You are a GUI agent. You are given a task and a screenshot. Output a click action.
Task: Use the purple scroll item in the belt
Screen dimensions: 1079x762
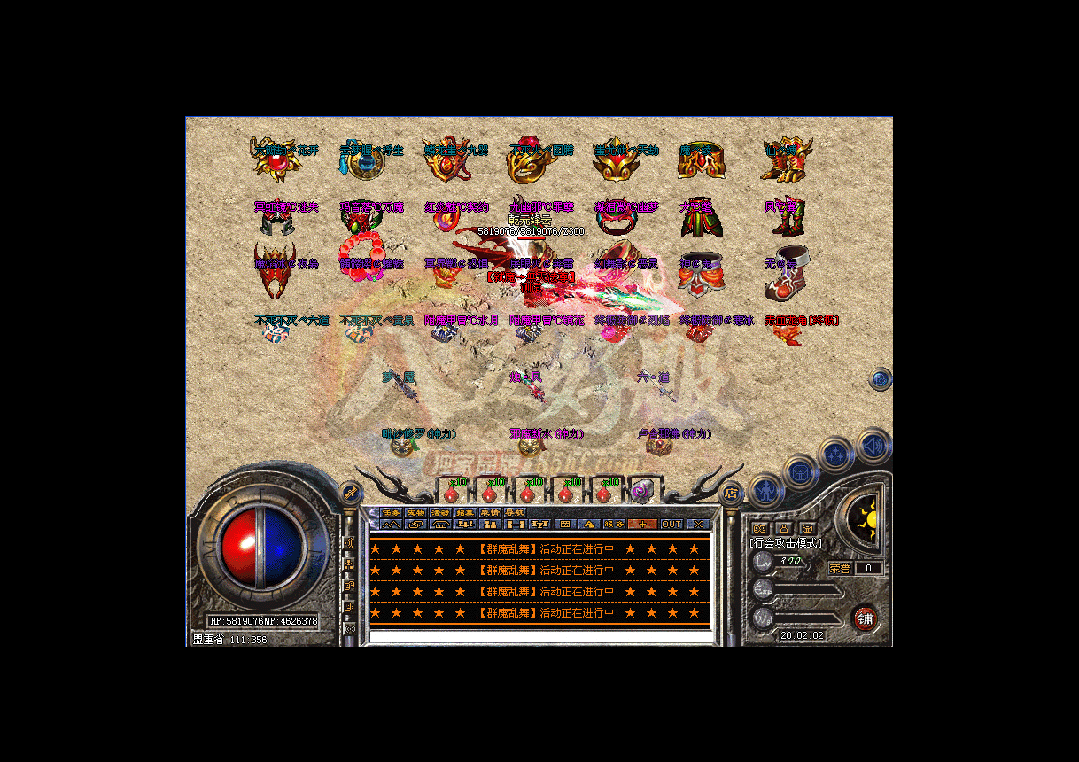(x=641, y=492)
